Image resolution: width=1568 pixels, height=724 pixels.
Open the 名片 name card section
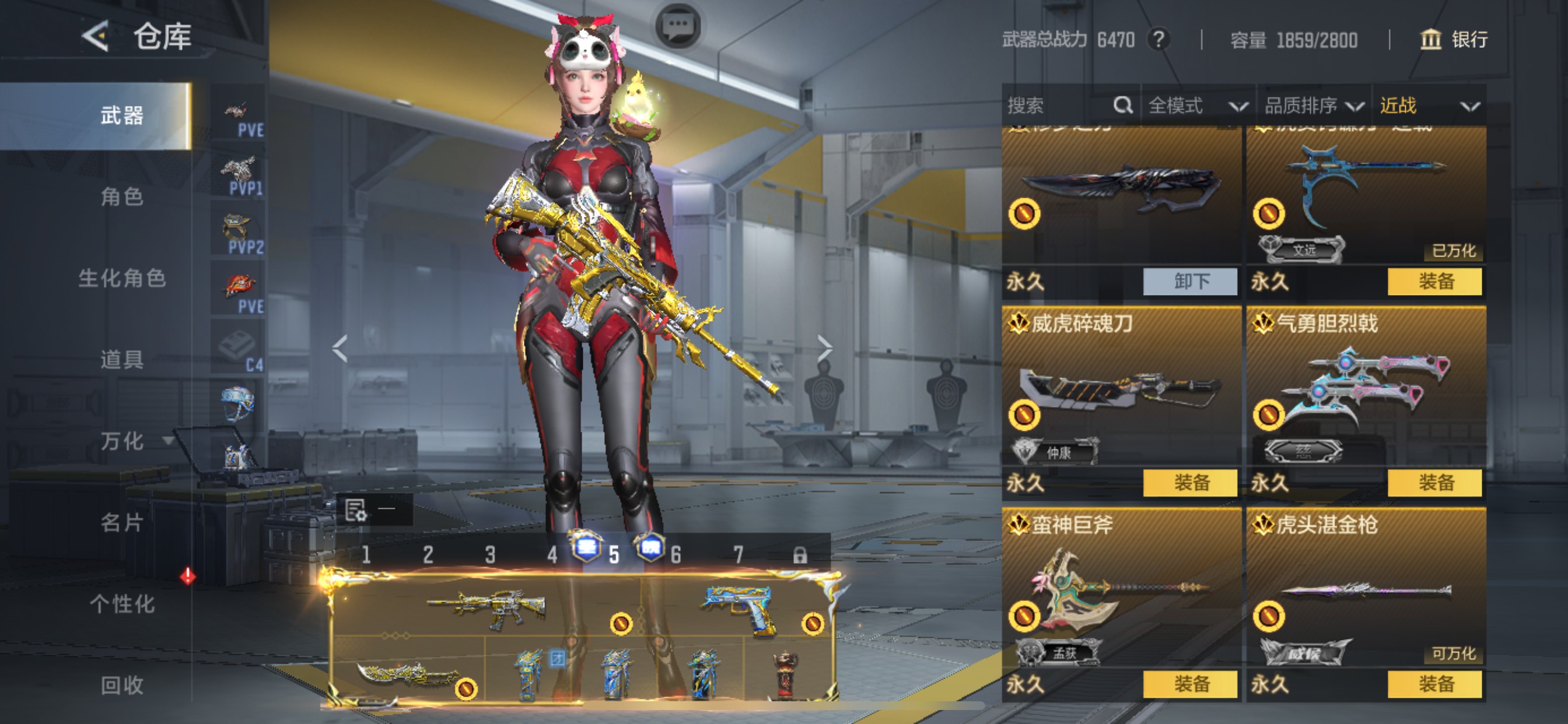point(122,522)
